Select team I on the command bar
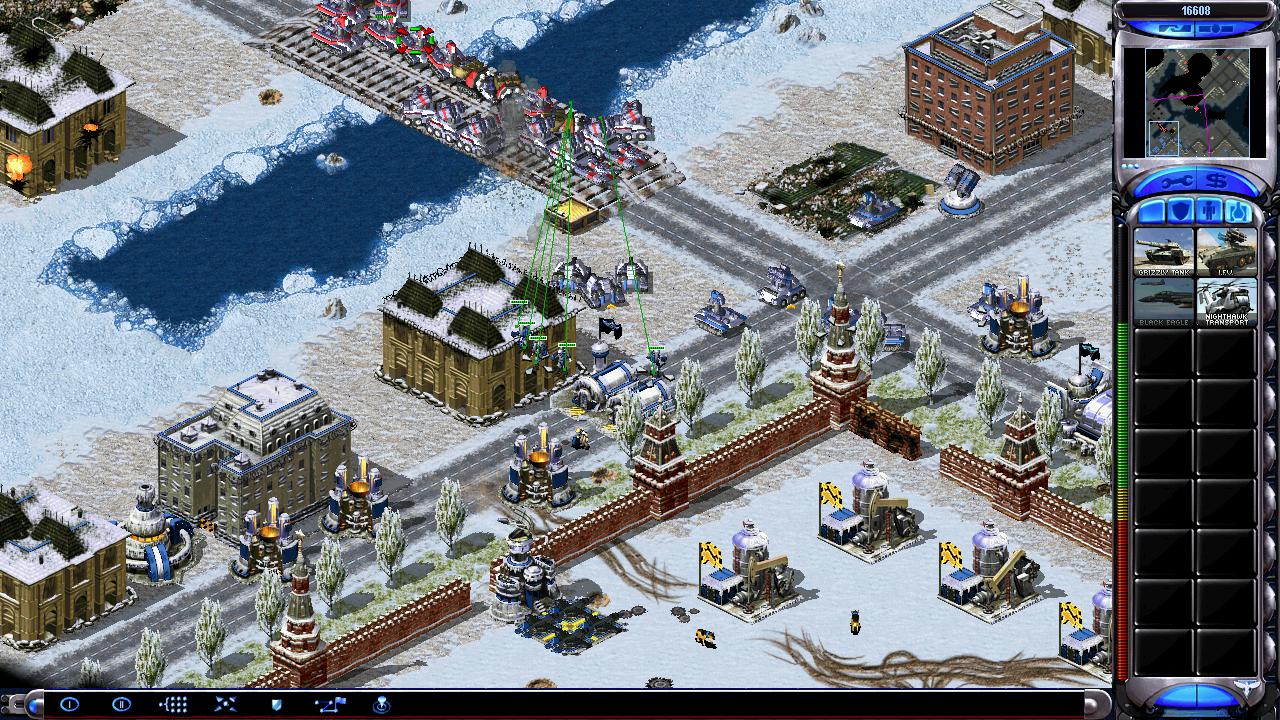The width and height of the screenshot is (1280, 720). click(69, 704)
